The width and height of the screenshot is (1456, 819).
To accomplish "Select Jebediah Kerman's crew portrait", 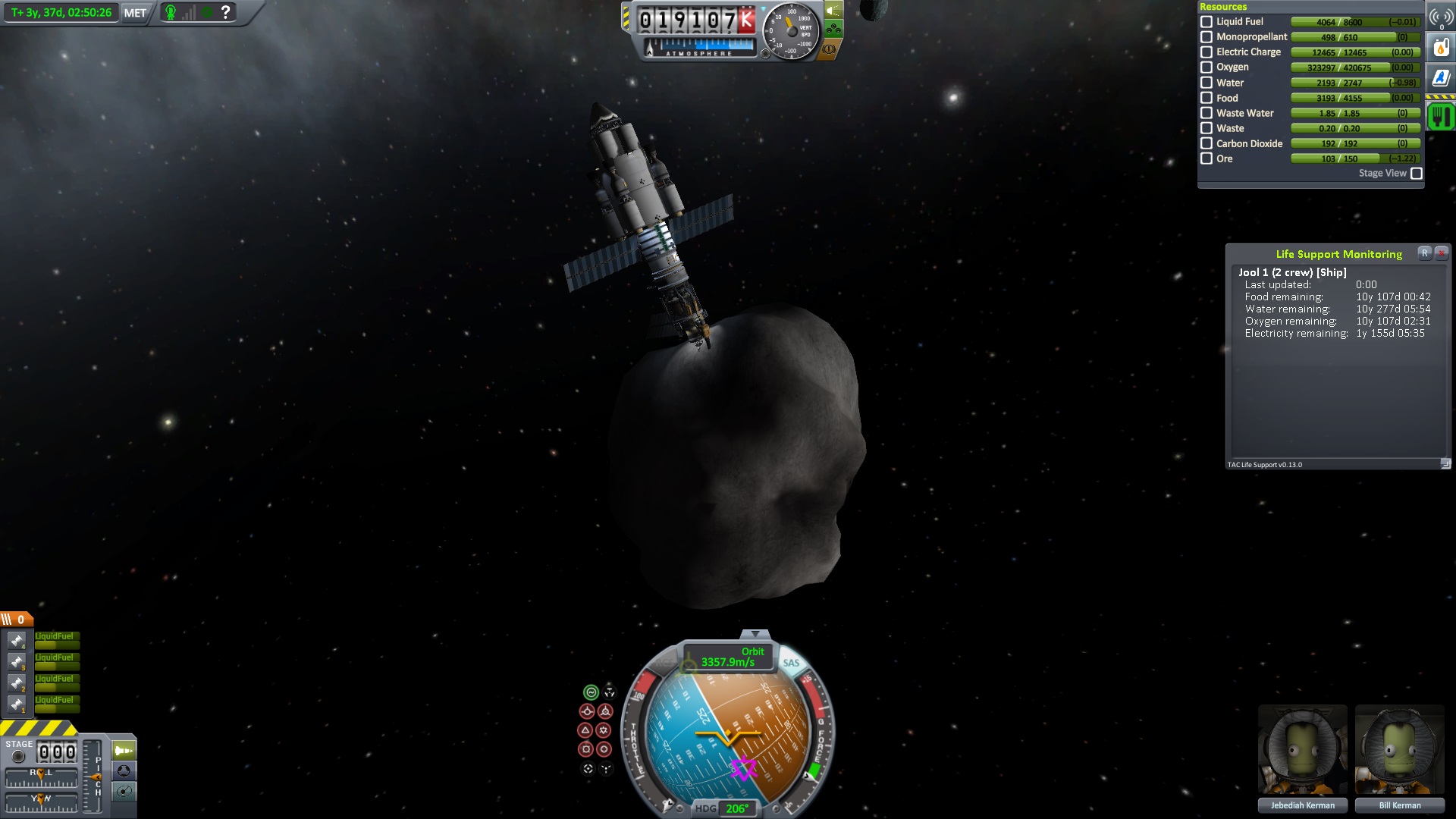I will pyautogui.click(x=1302, y=751).
